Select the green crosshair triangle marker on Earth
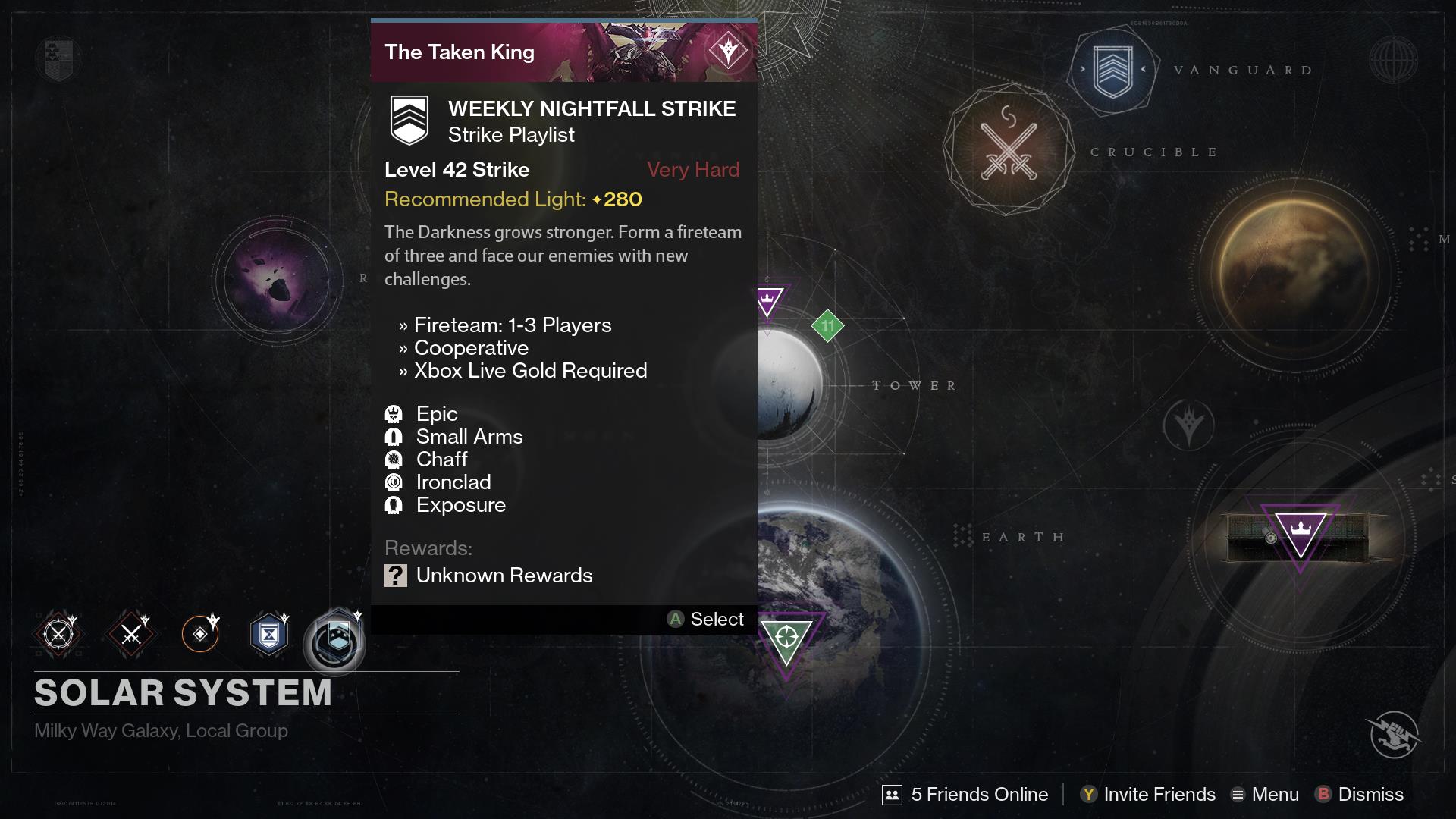Image resolution: width=1456 pixels, height=819 pixels. click(x=786, y=639)
